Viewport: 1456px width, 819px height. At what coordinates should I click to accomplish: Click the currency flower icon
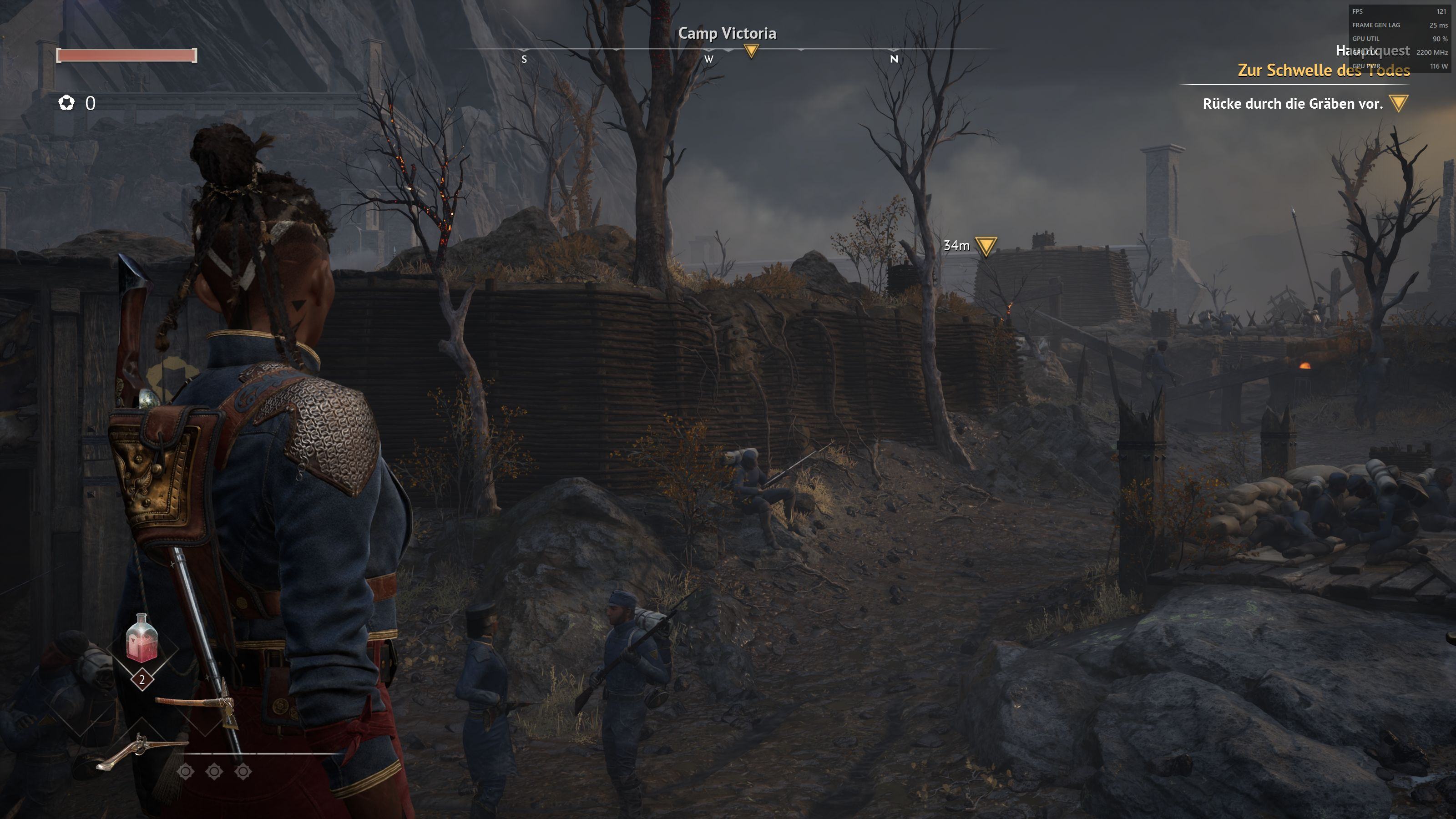[67, 103]
